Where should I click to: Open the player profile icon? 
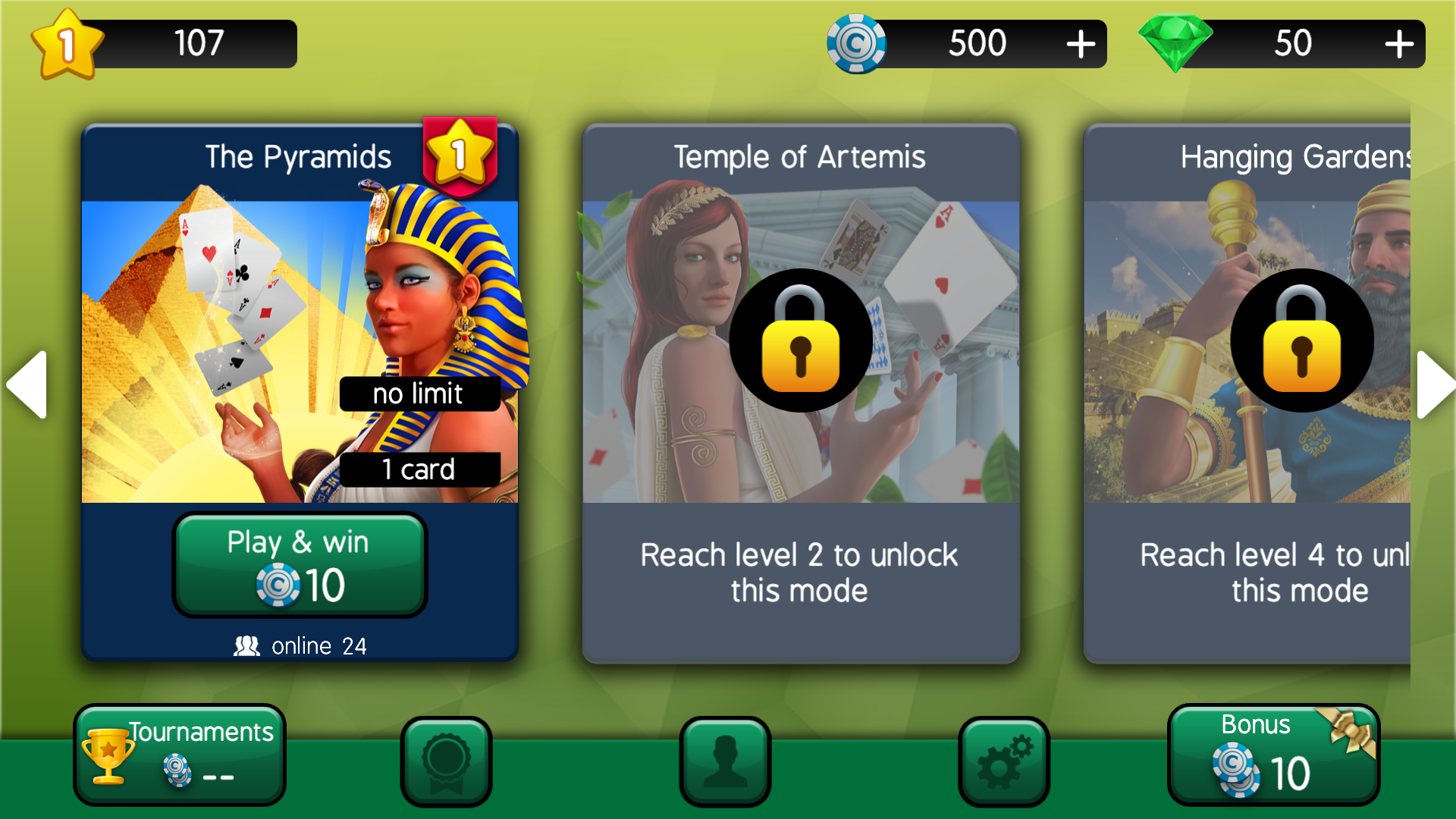point(725,761)
